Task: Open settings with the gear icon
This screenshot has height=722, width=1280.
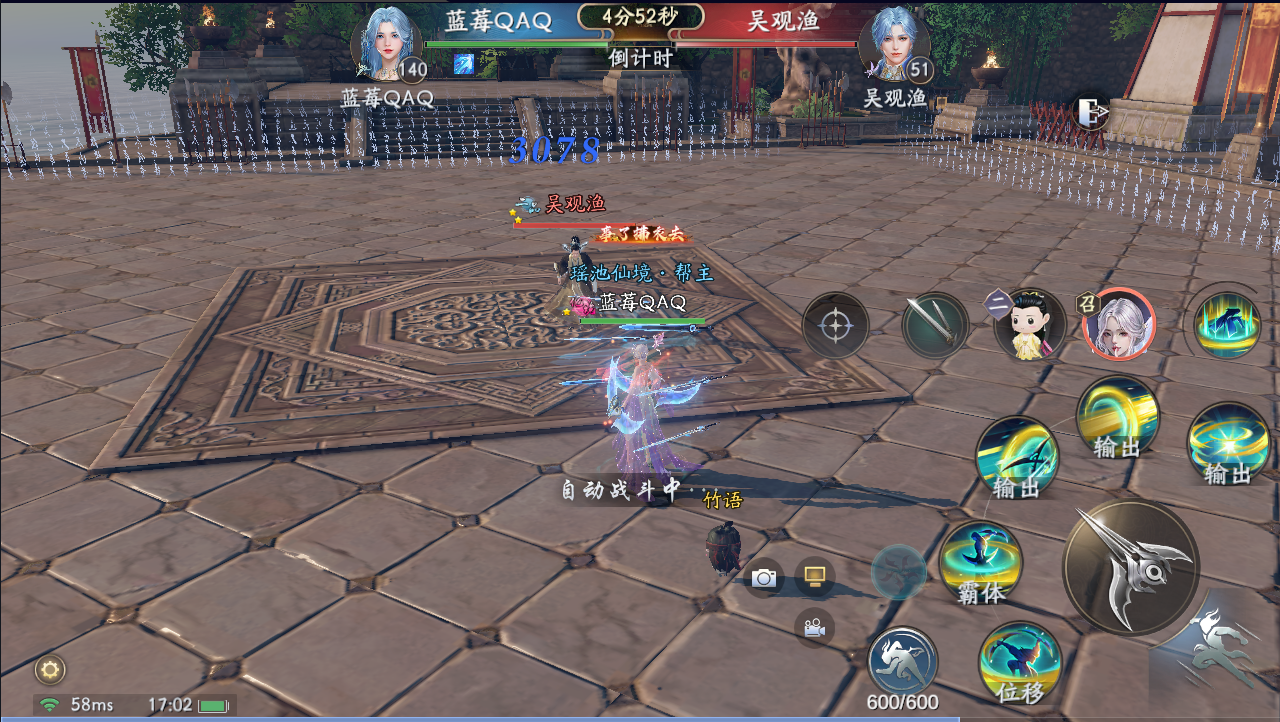Action: click(50, 669)
